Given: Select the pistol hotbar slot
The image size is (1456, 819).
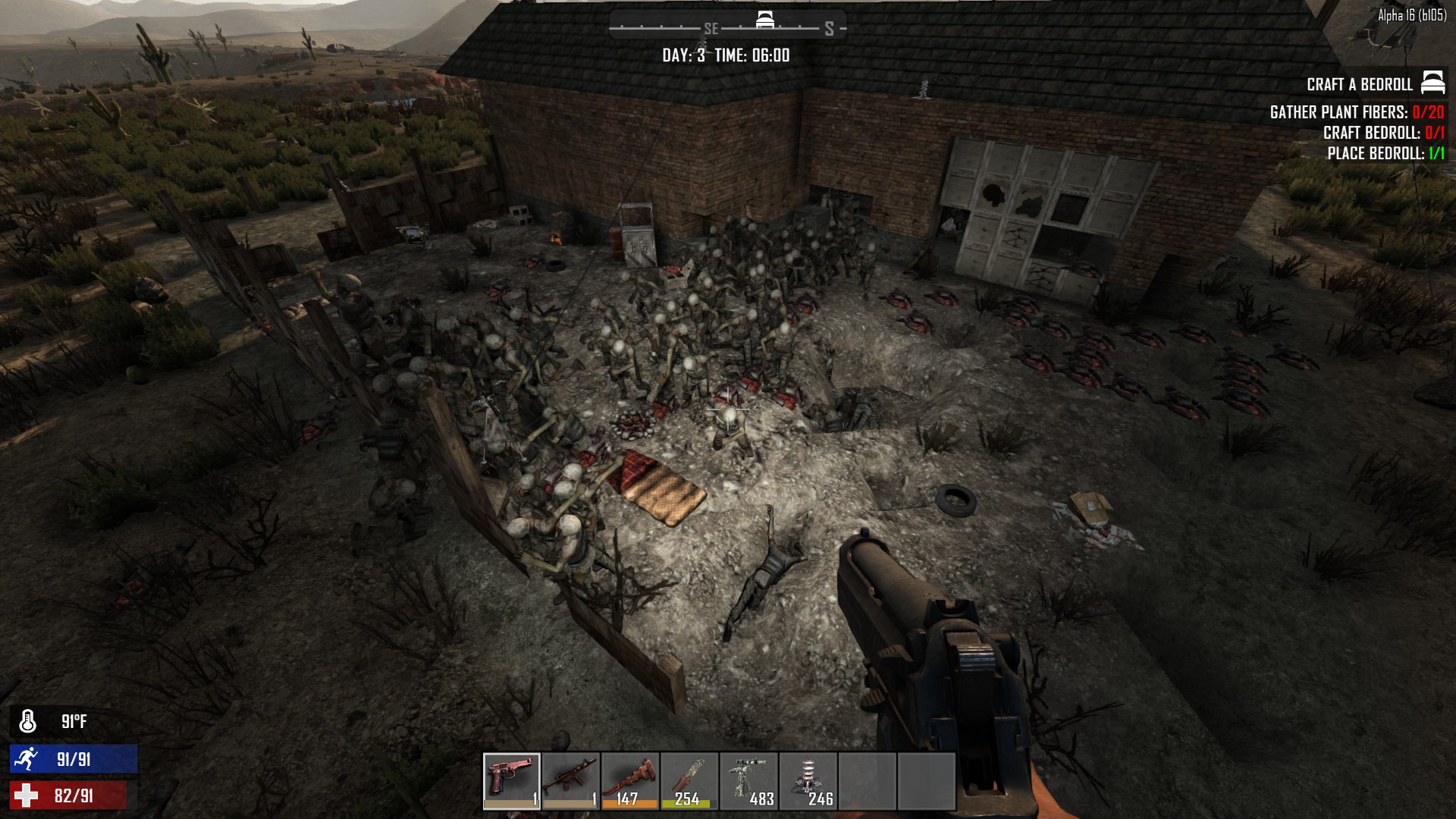Looking at the screenshot, I should tap(512, 781).
